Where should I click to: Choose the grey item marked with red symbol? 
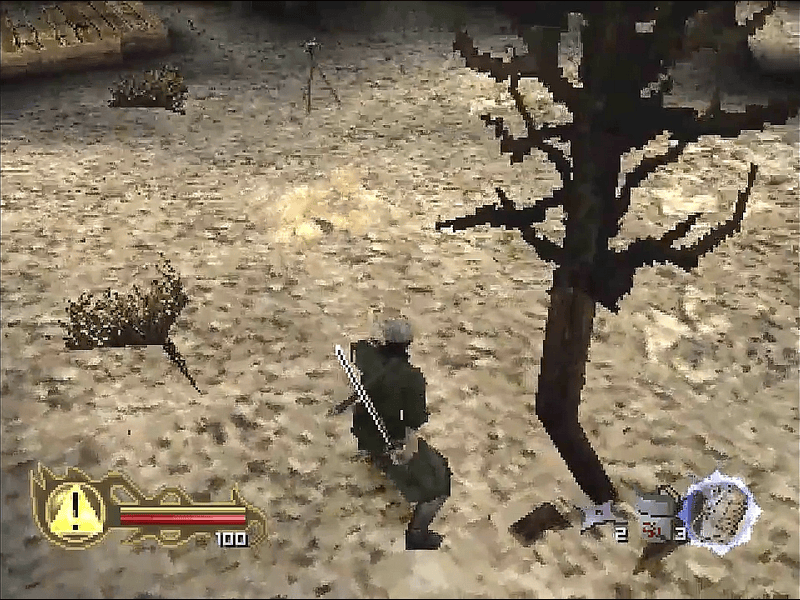(x=654, y=517)
